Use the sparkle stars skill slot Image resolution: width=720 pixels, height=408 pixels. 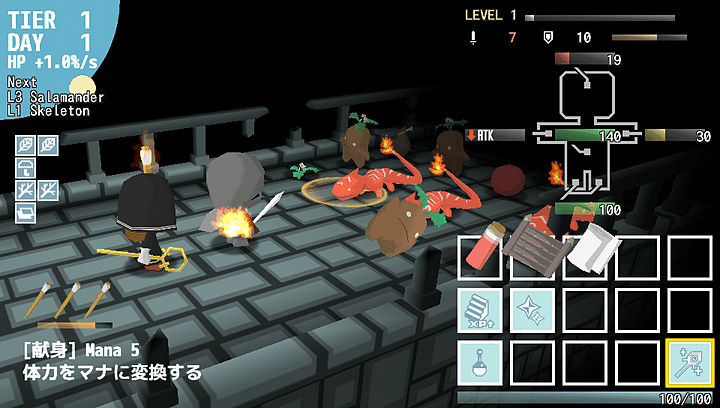tap(533, 309)
